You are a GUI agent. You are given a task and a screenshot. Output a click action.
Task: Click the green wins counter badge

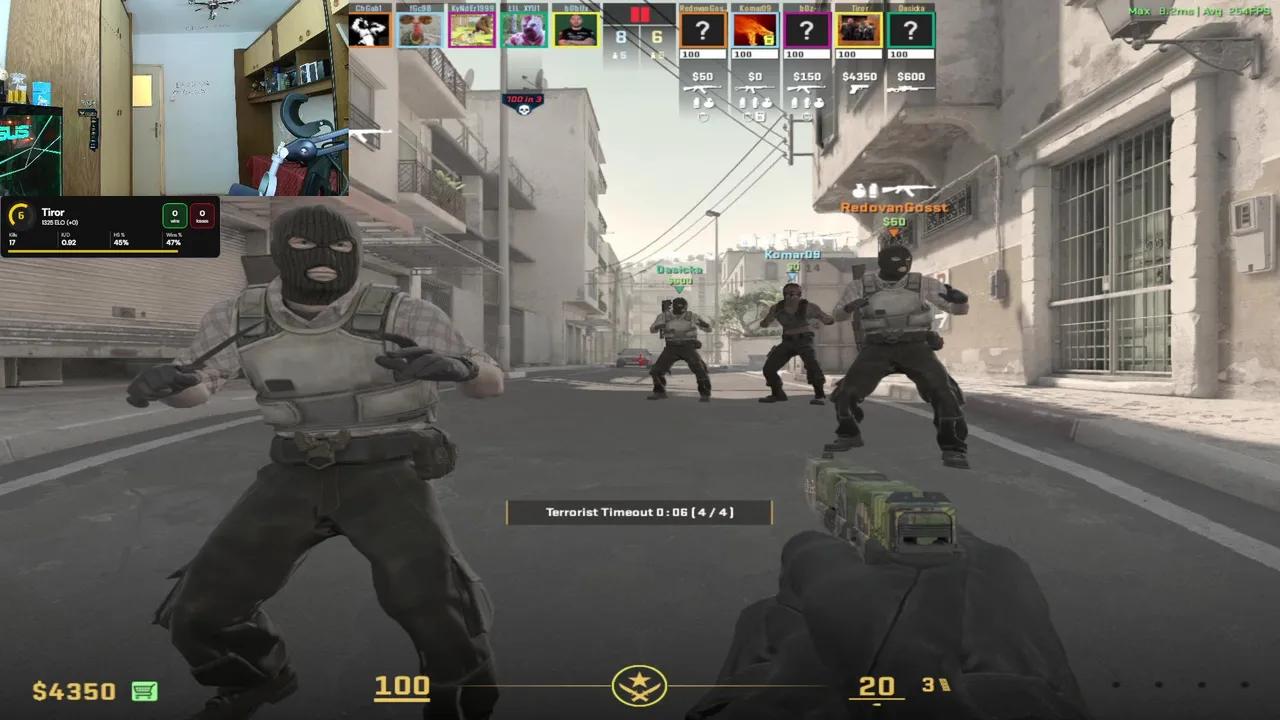tap(174, 215)
